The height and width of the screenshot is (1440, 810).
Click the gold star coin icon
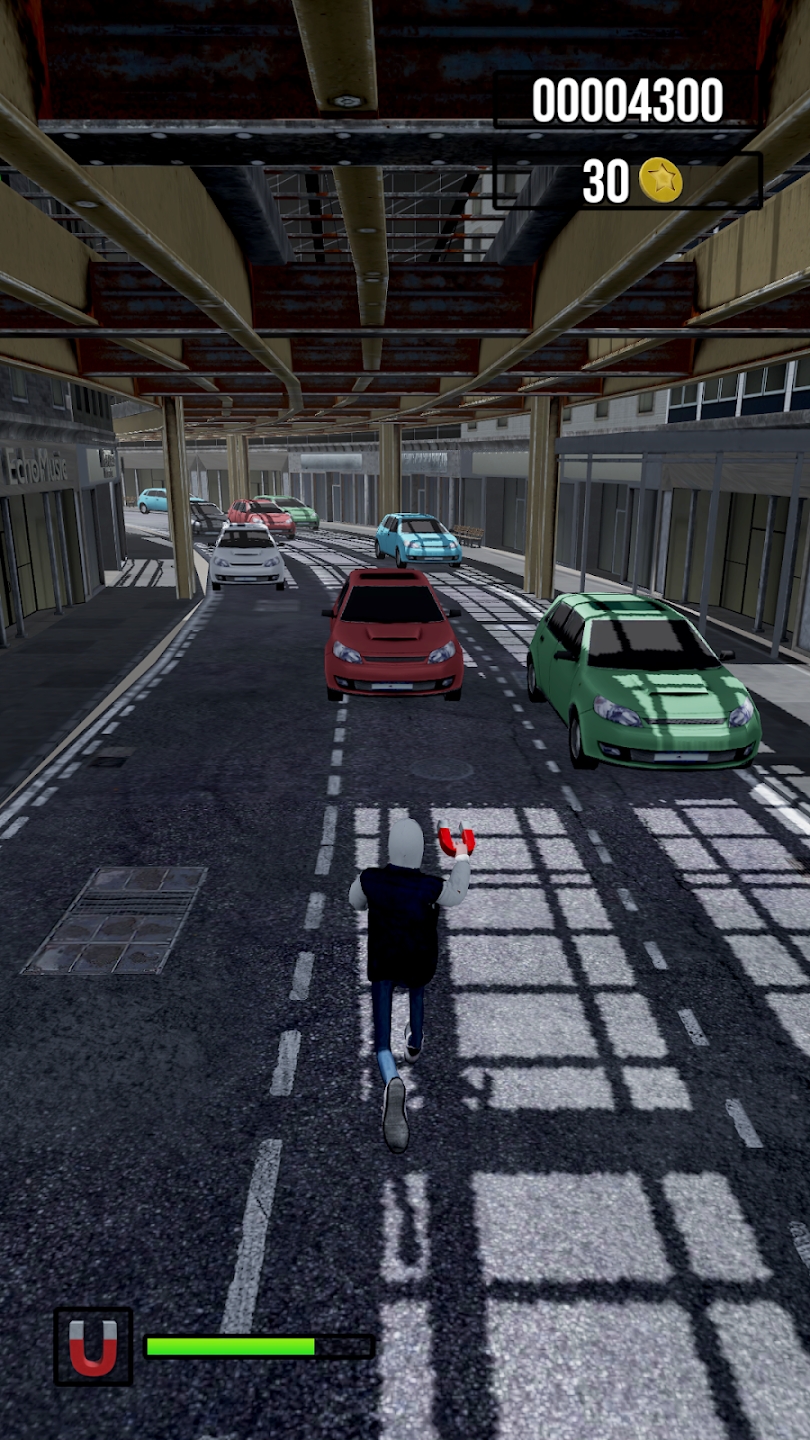point(661,181)
